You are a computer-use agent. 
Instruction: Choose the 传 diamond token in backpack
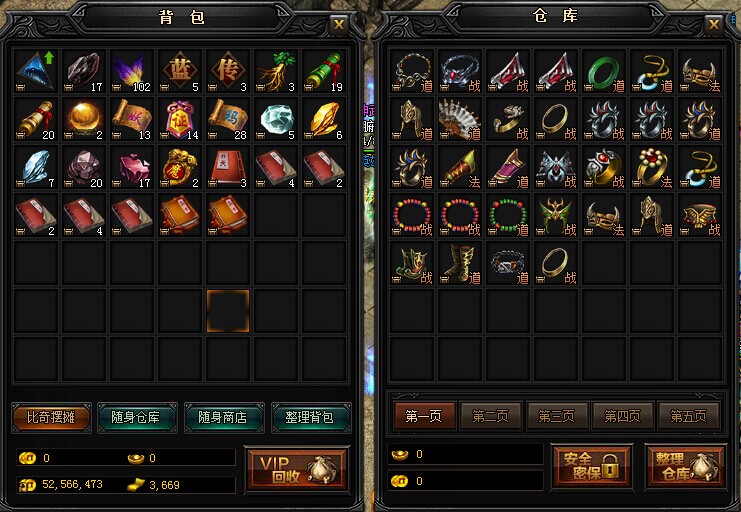coord(229,72)
